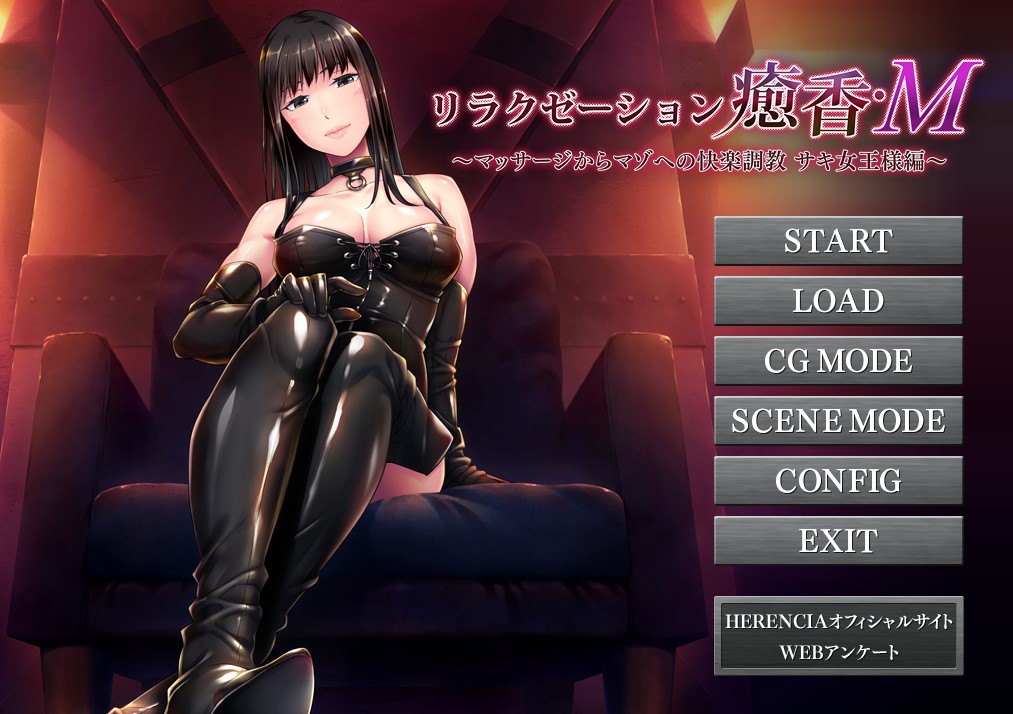Open the WEB アンケート survey link
Screen dimensions: 1013x714
pyautogui.click(x=838, y=653)
